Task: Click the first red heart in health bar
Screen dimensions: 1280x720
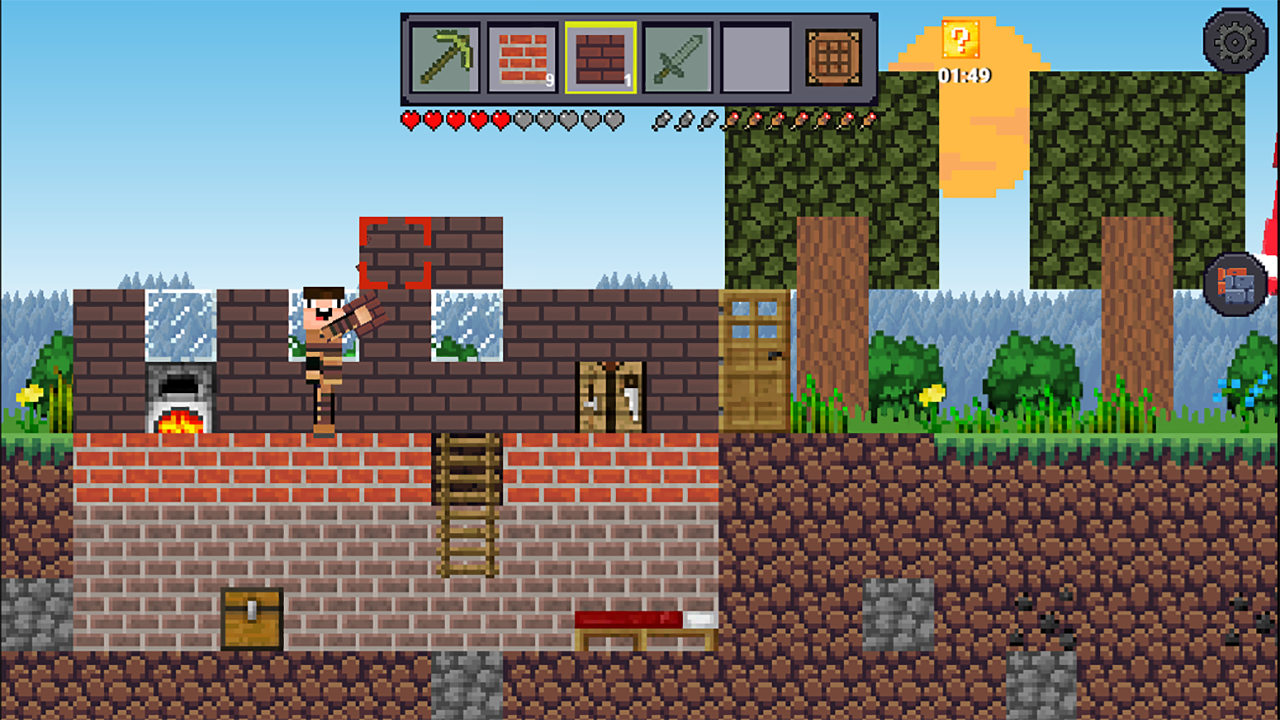Action: 412,120
